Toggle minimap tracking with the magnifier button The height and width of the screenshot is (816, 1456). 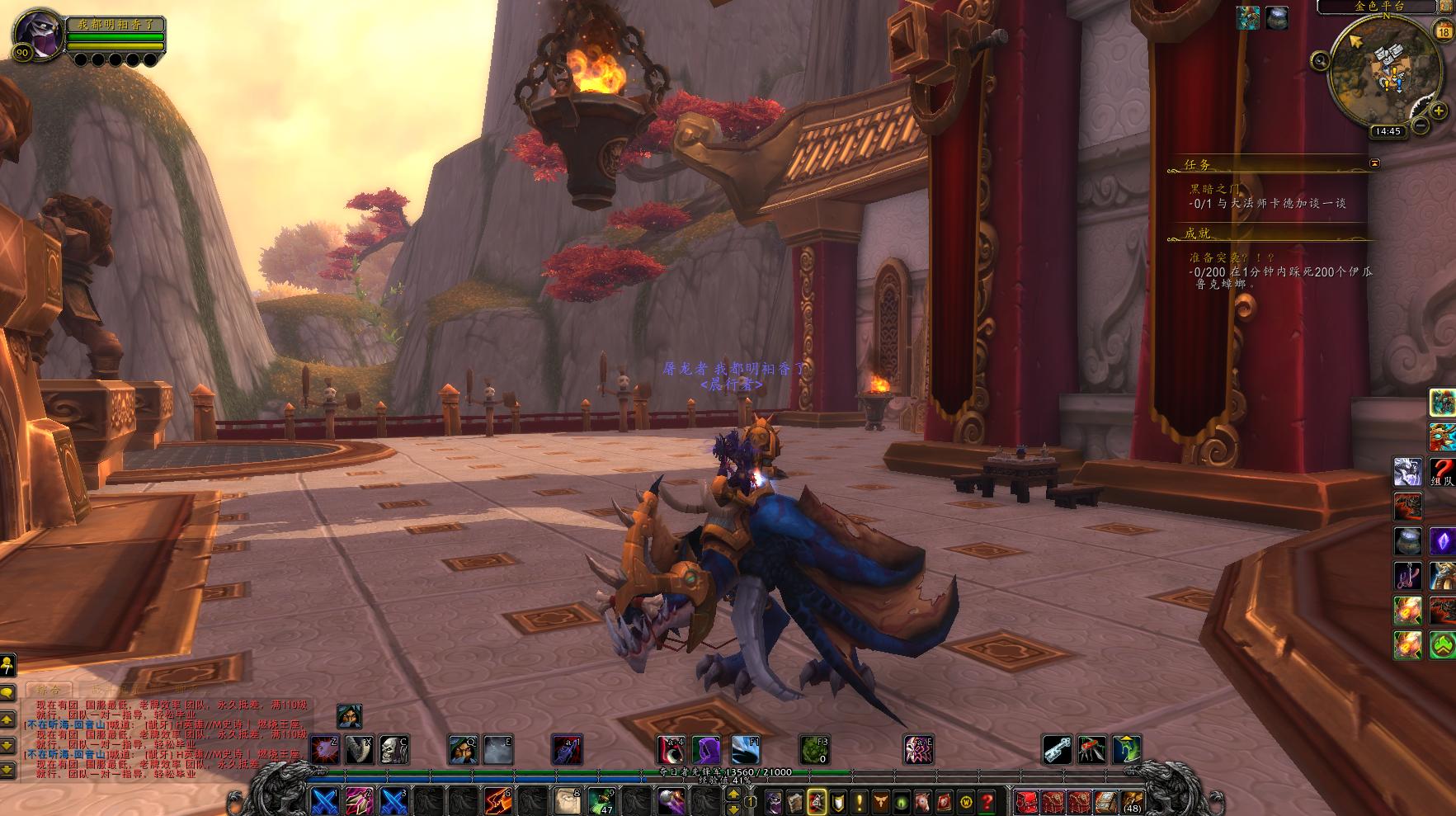tap(1320, 59)
